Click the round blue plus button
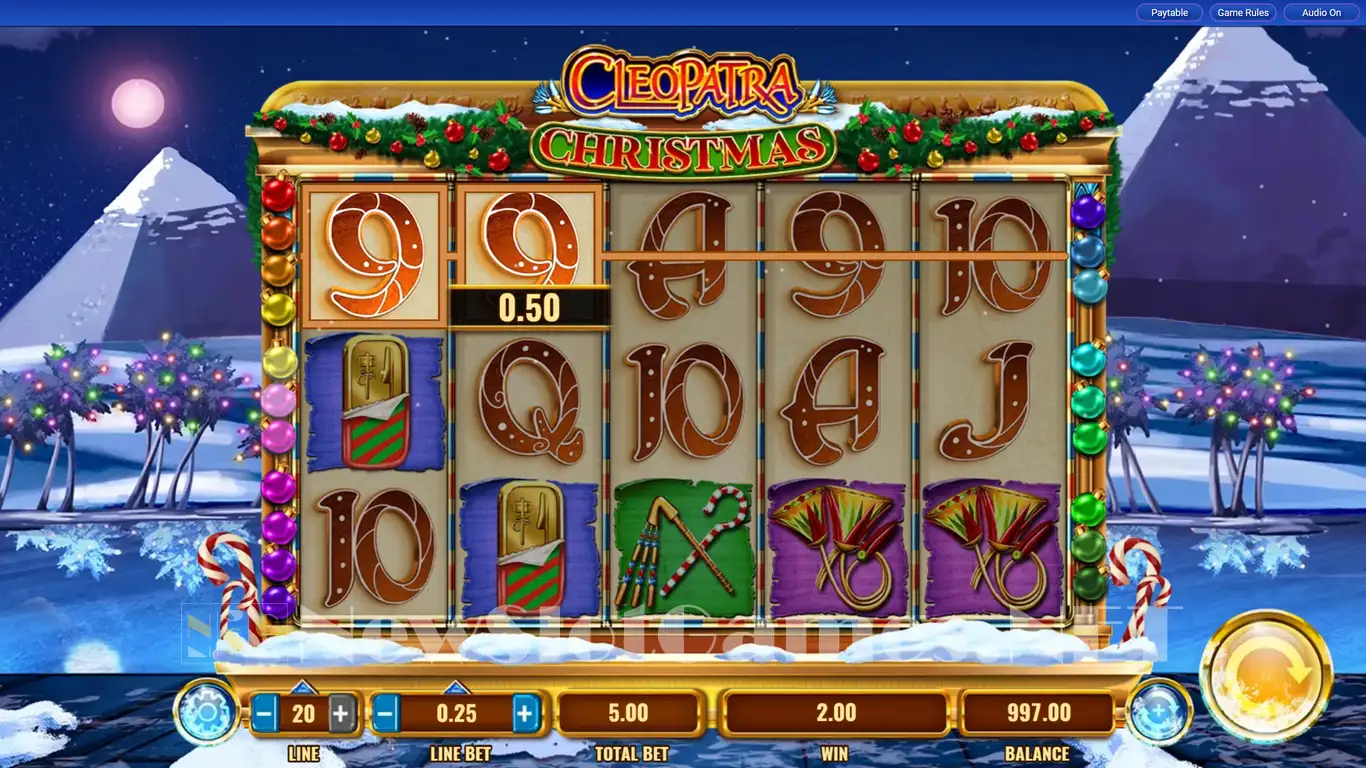This screenshot has height=768, width=1366. pos(1159,712)
